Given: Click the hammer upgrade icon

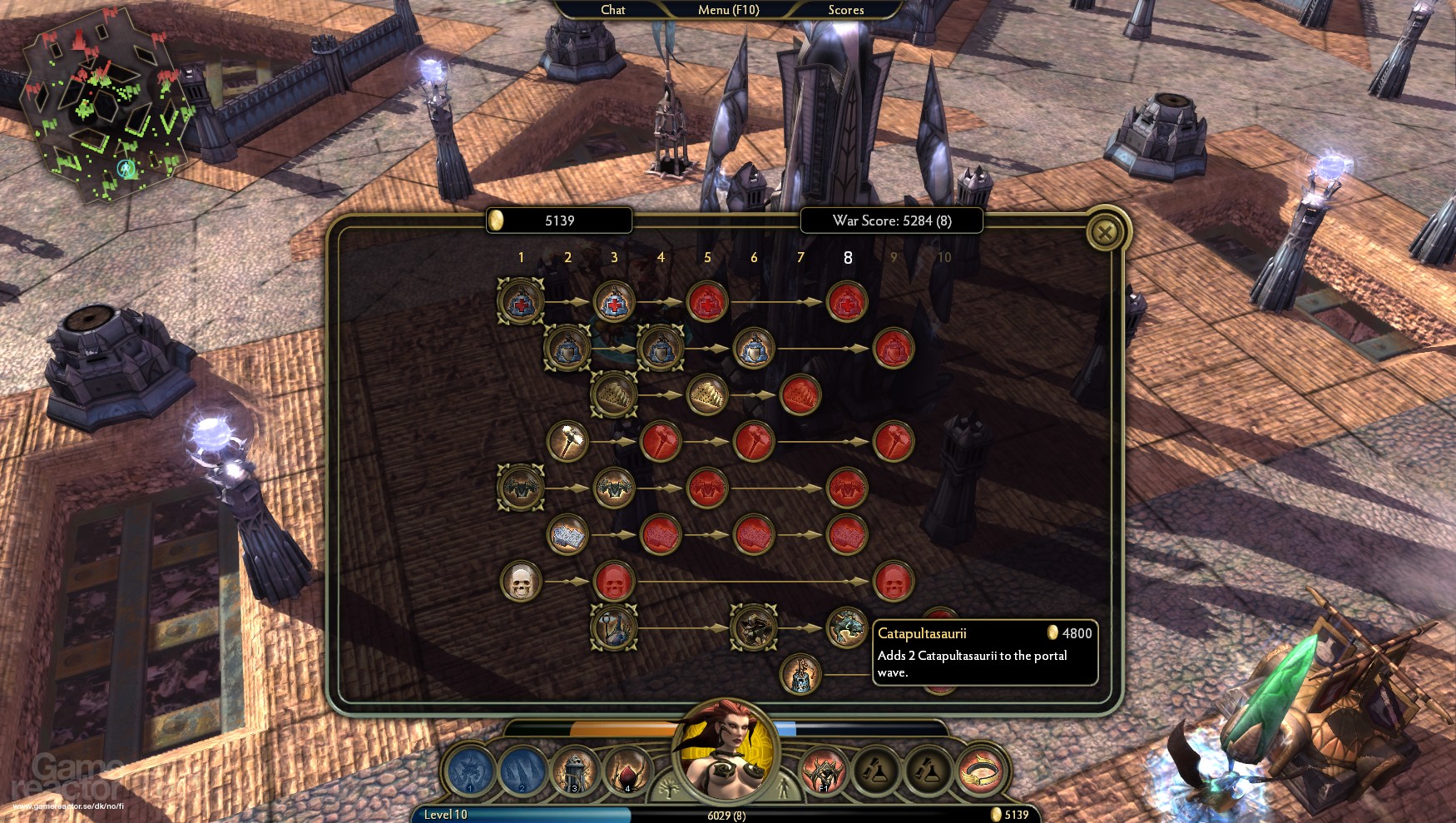Looking at the screenshot, I should 567,441.
